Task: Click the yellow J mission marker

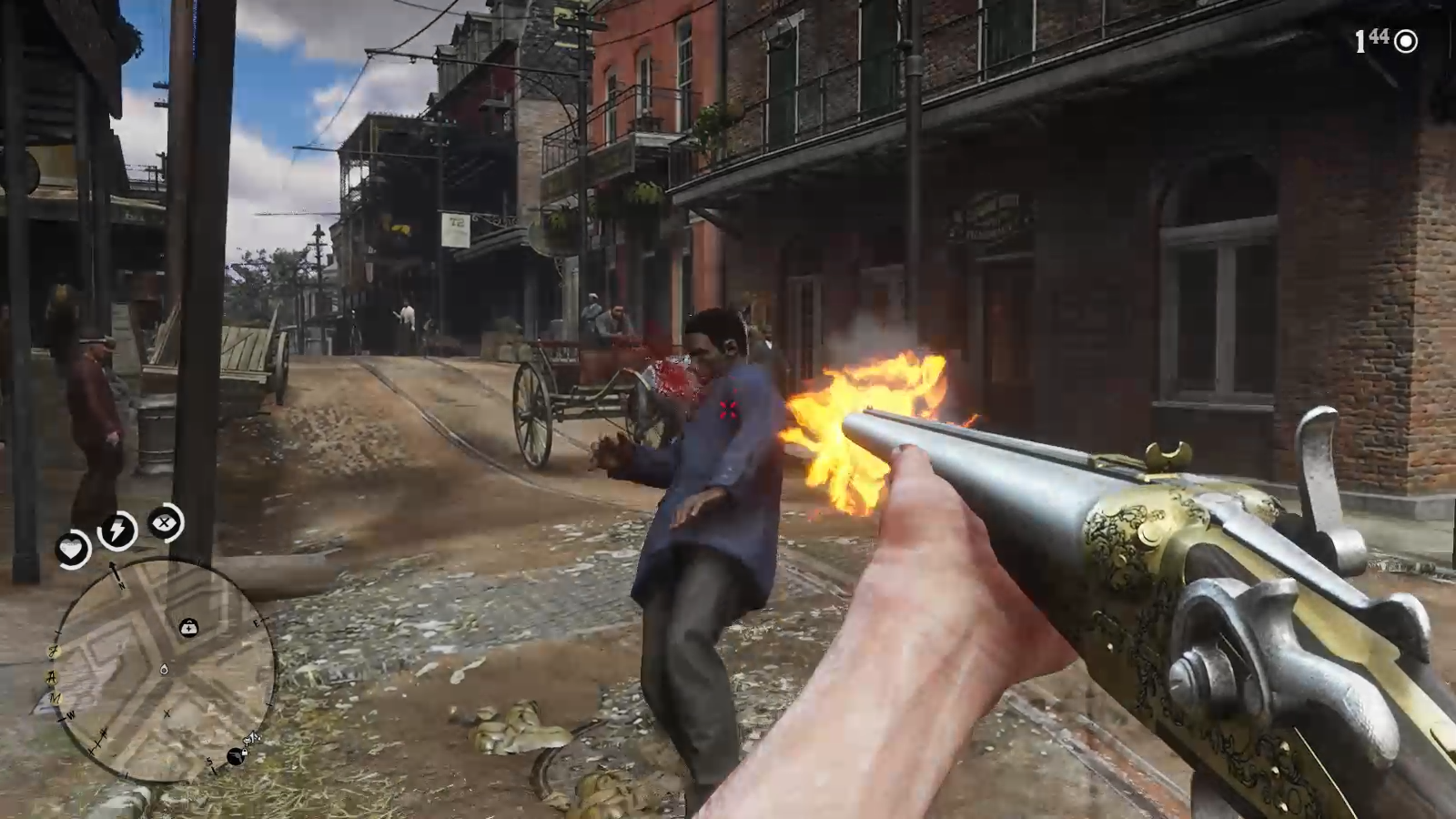Action: click(54, 652)
